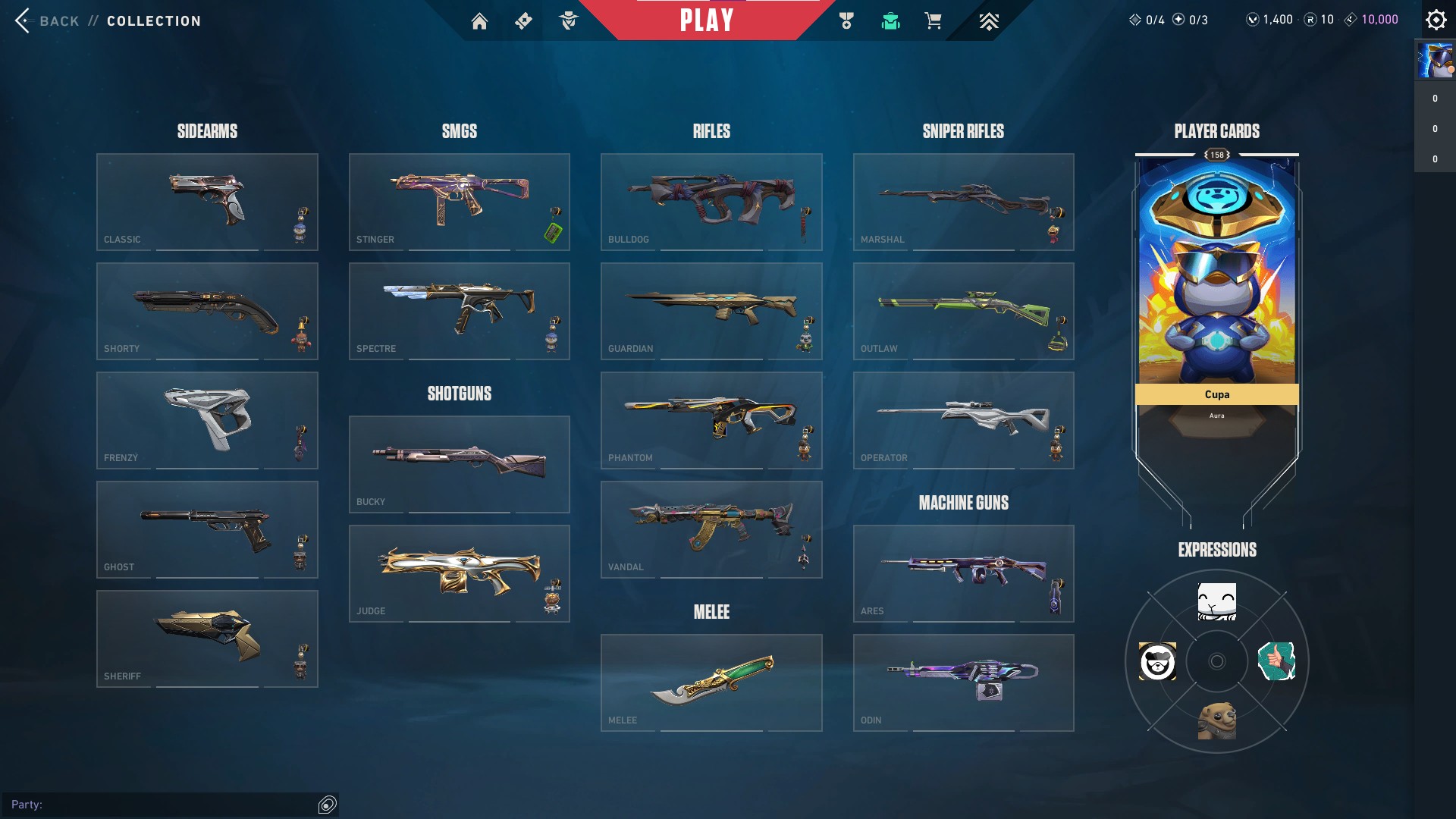The width and height of the screenshot is (1456, 819).
Task: Open the settings gear
Action: pyautogui.click(x=1436, y=20)
